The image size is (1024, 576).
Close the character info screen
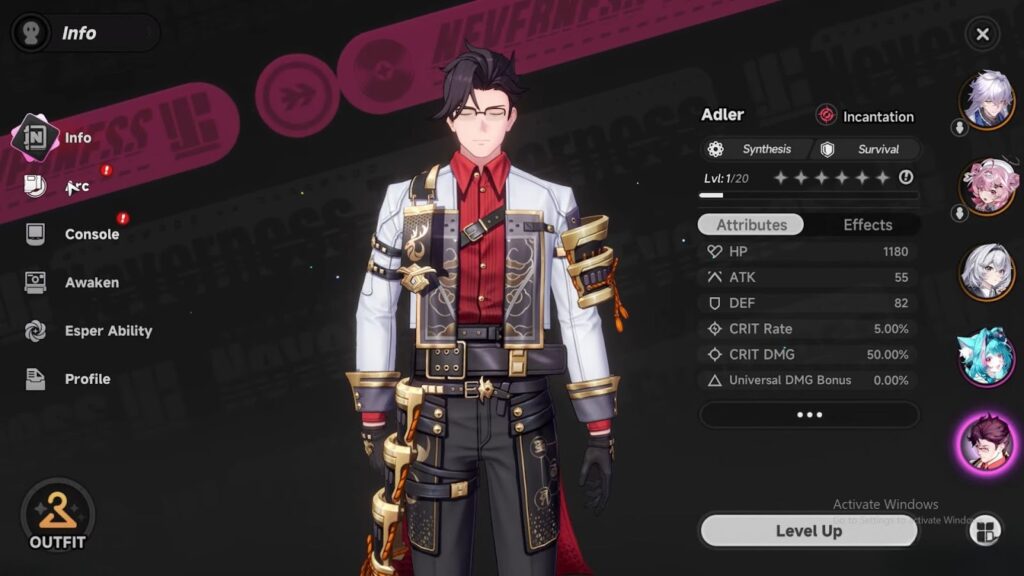pos(982,35)
